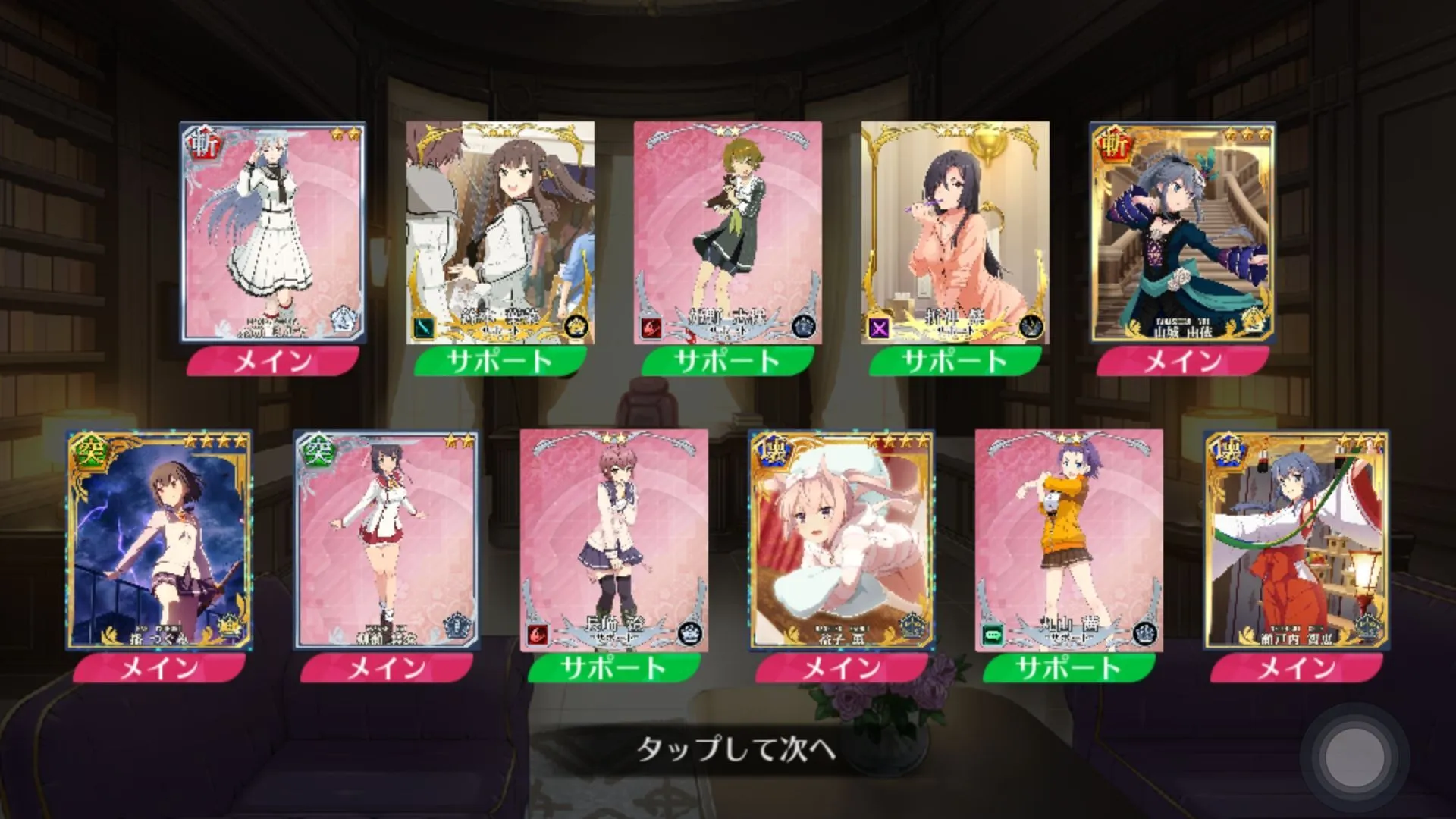Pick the pink-haired sailor uniform support card

[614, 540]
